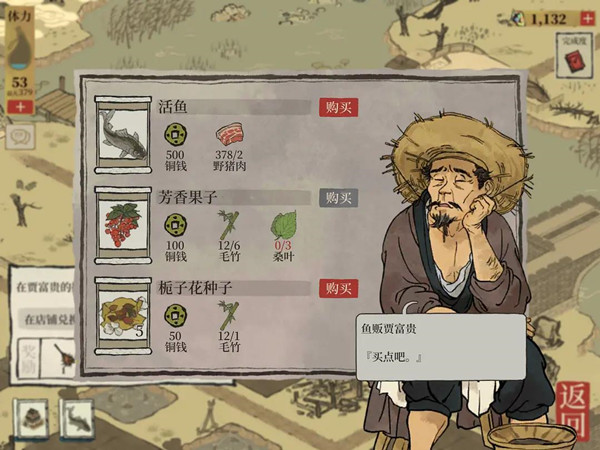Add stamina with the red plus under 体力
600x450 pixels.
pos(17,104)
